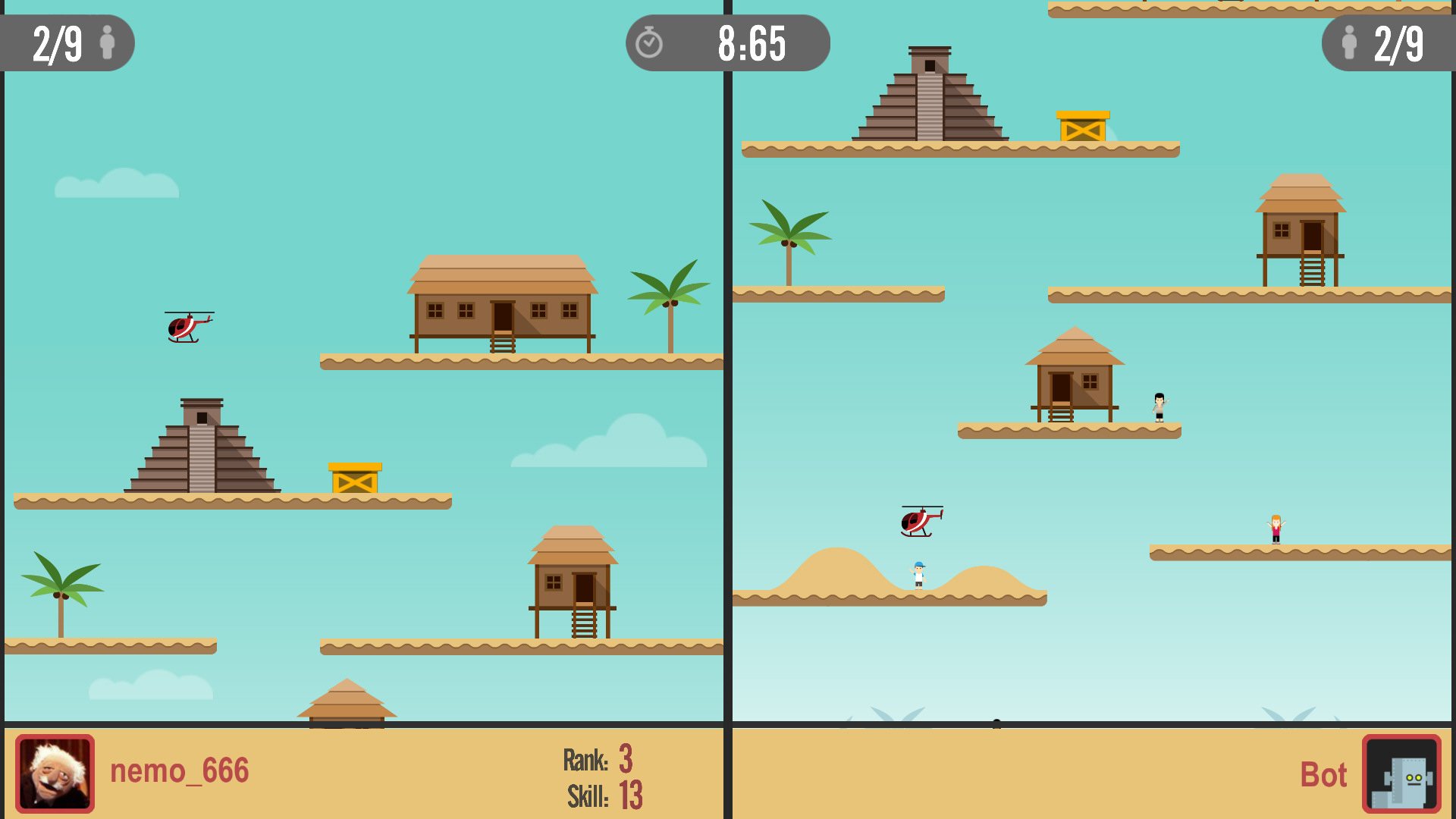Image resolution: width=1456 pixels, height=819 pixels.
Task: Click the stopwatch icon beside the timer
Action: click(x=650, y=43)
